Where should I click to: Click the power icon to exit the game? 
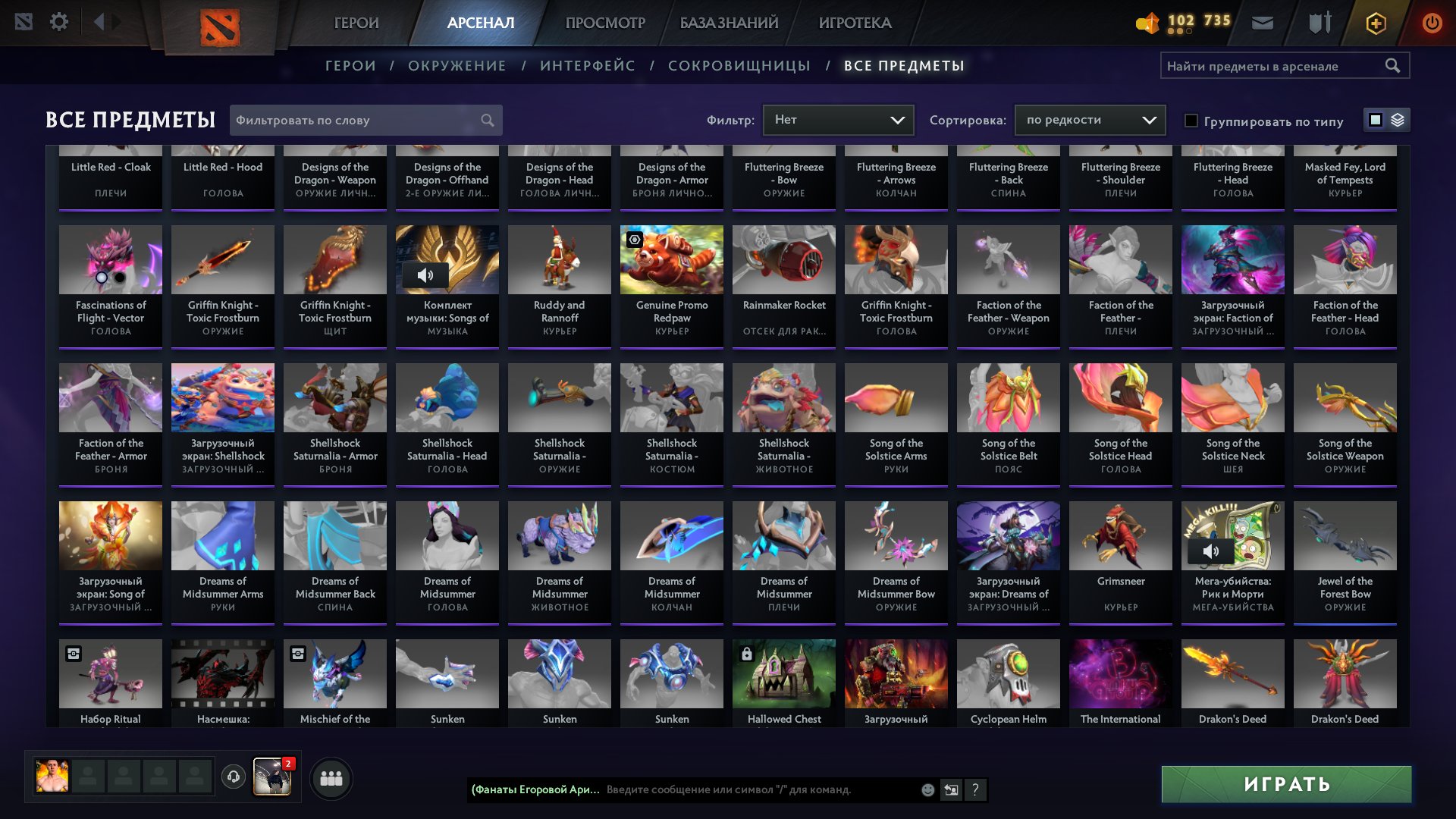pyautogui.click(x=1432, y=22)
